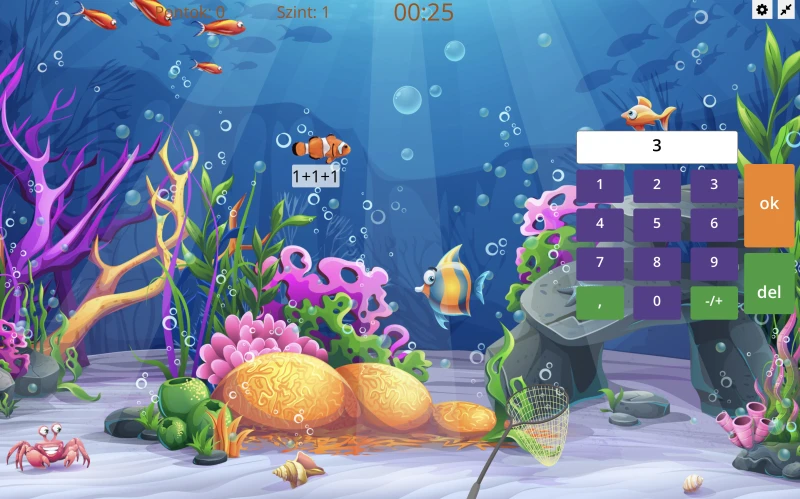Click the number 7 keypad button
This screenshot has width=800, height=499.
[600, 263]
